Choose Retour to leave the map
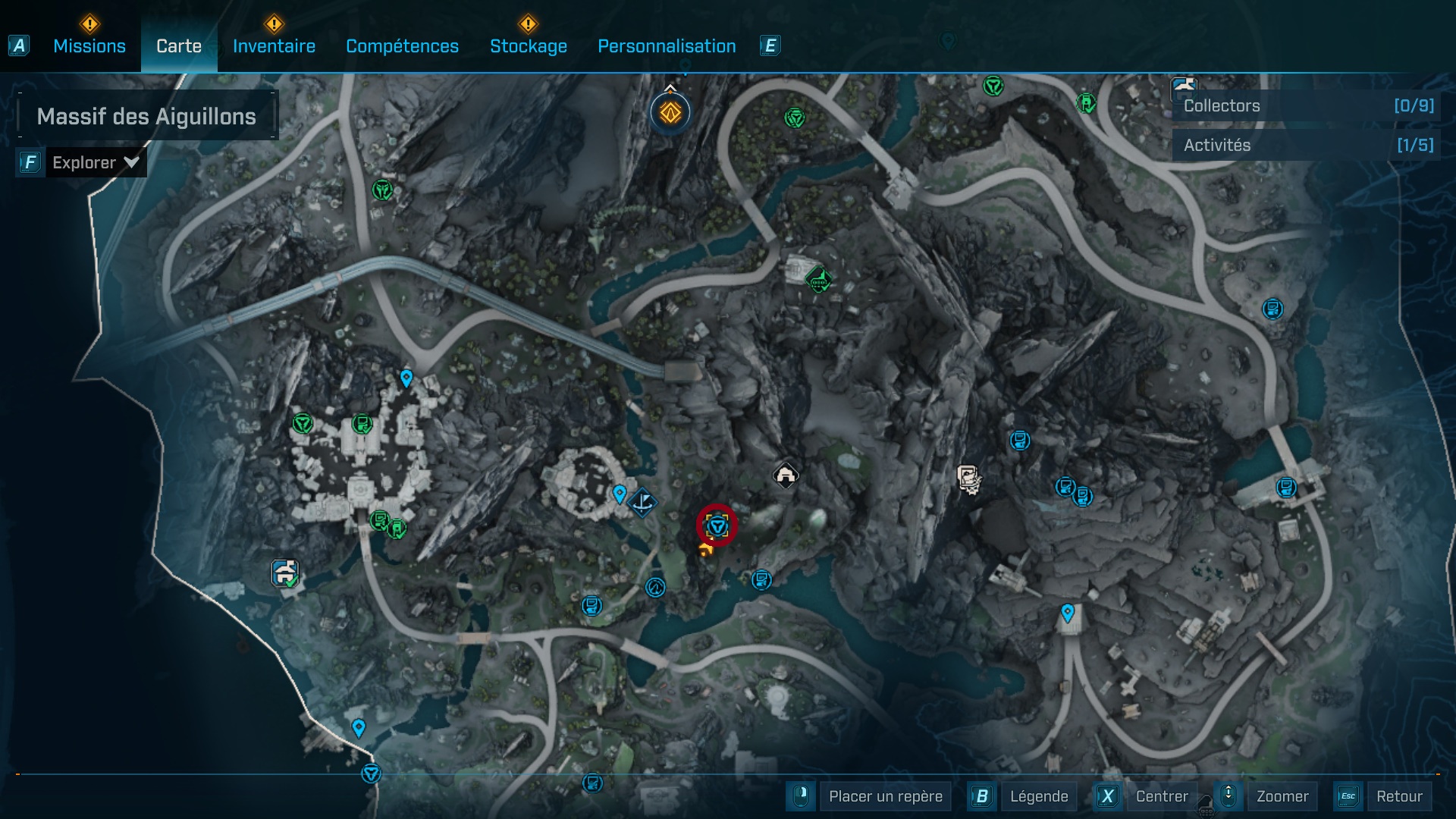 coord(1398,796)
